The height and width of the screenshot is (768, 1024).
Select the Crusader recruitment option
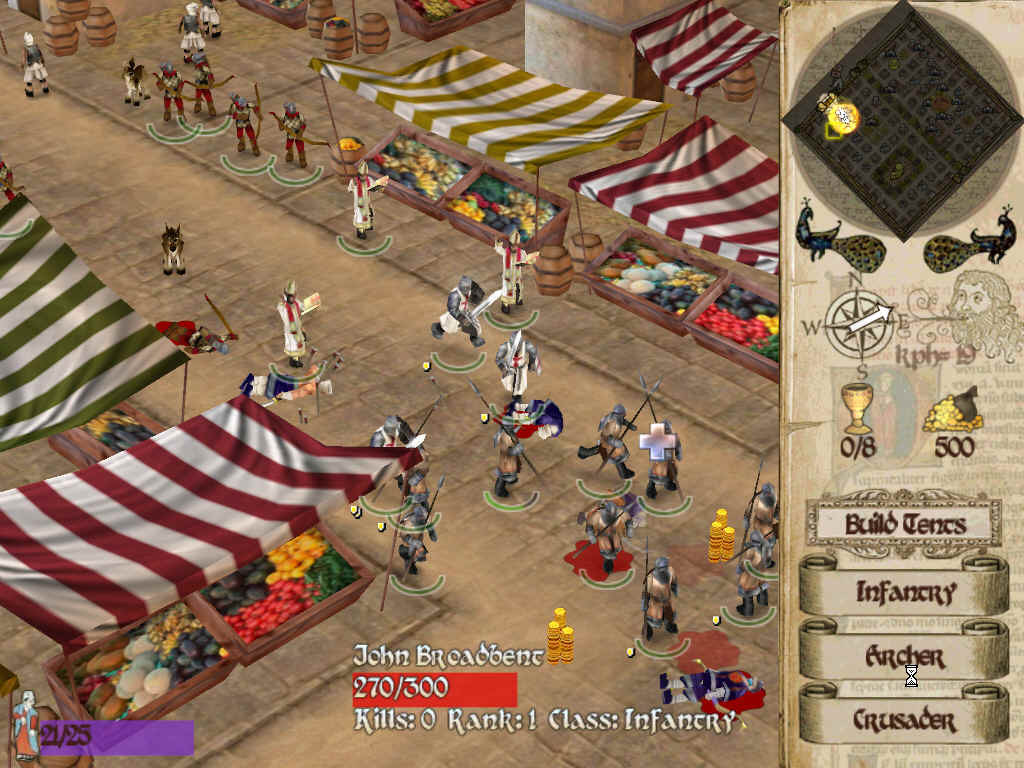904,719
